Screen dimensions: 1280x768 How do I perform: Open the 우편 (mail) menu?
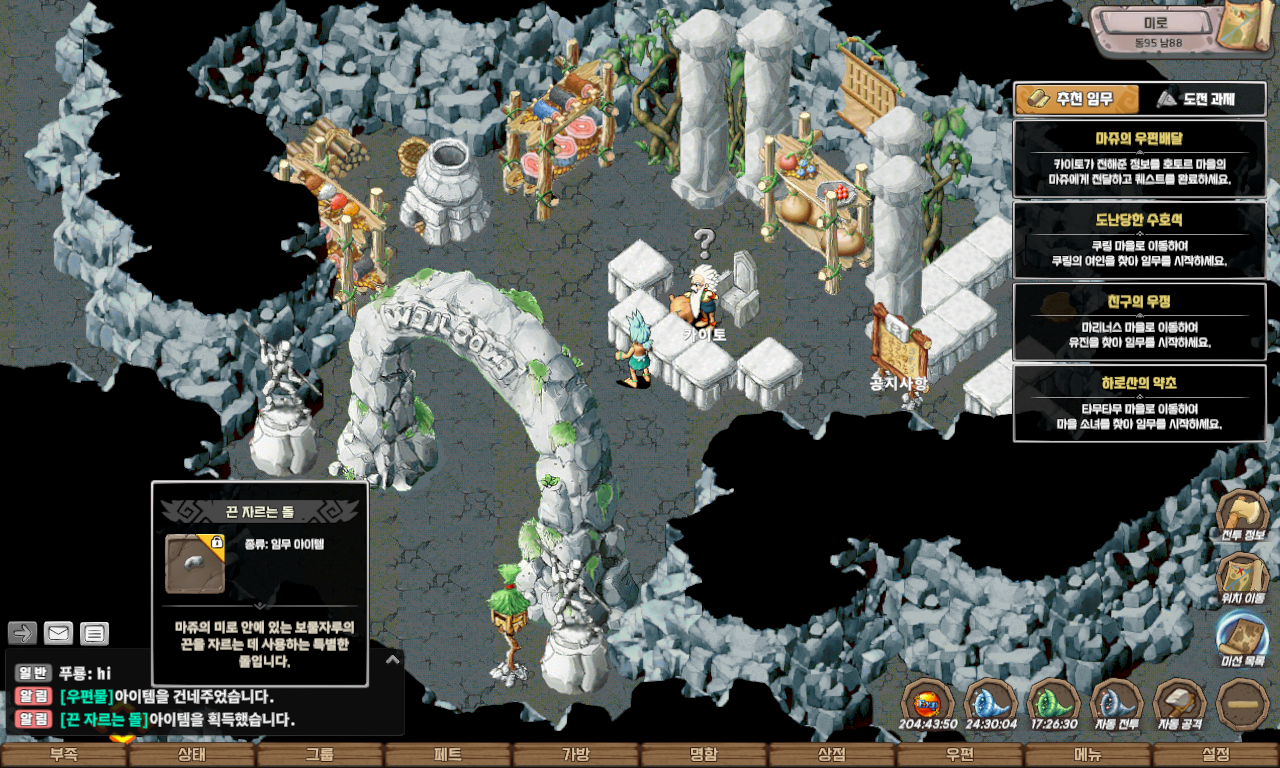pos(960,755)
